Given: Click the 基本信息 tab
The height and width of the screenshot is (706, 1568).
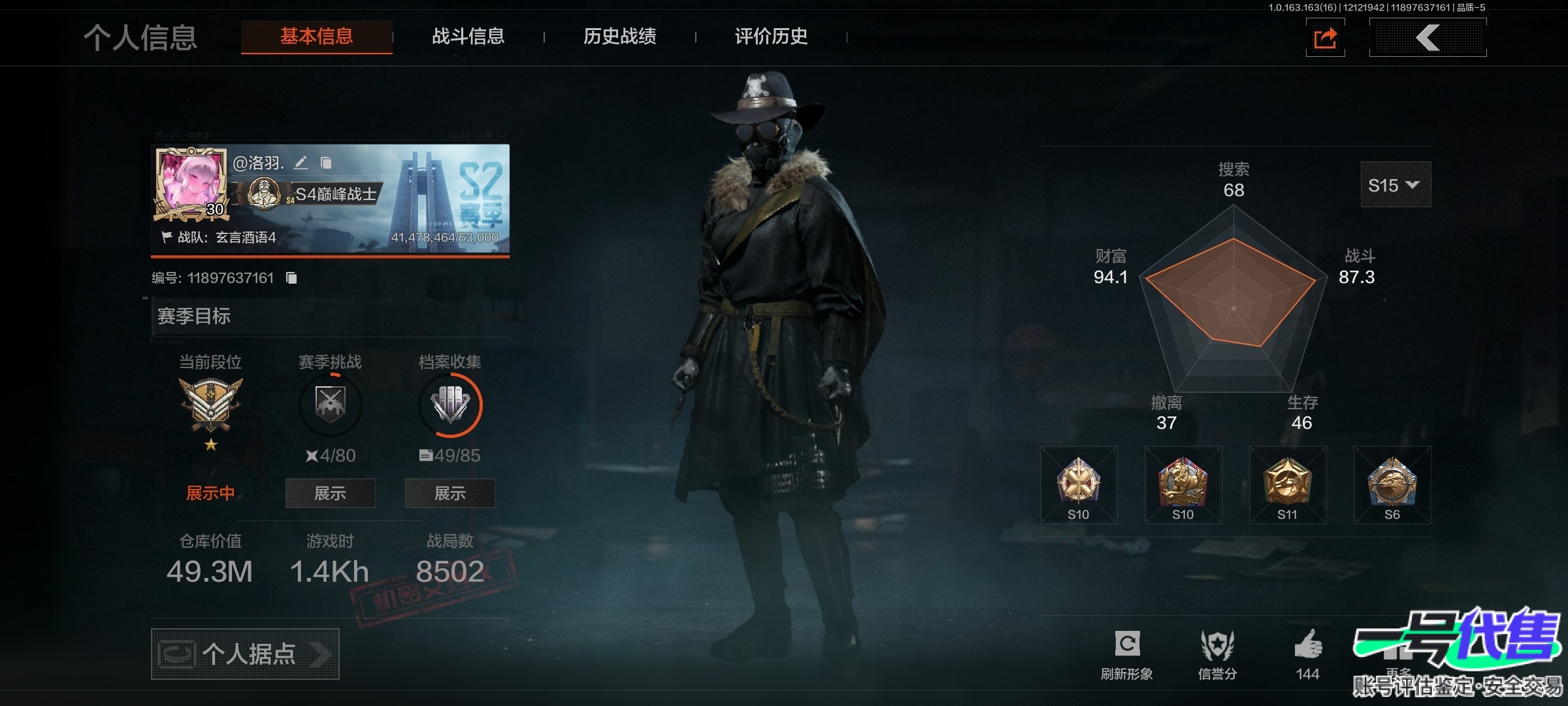Looking at the screenshot, I should [317, 37].
